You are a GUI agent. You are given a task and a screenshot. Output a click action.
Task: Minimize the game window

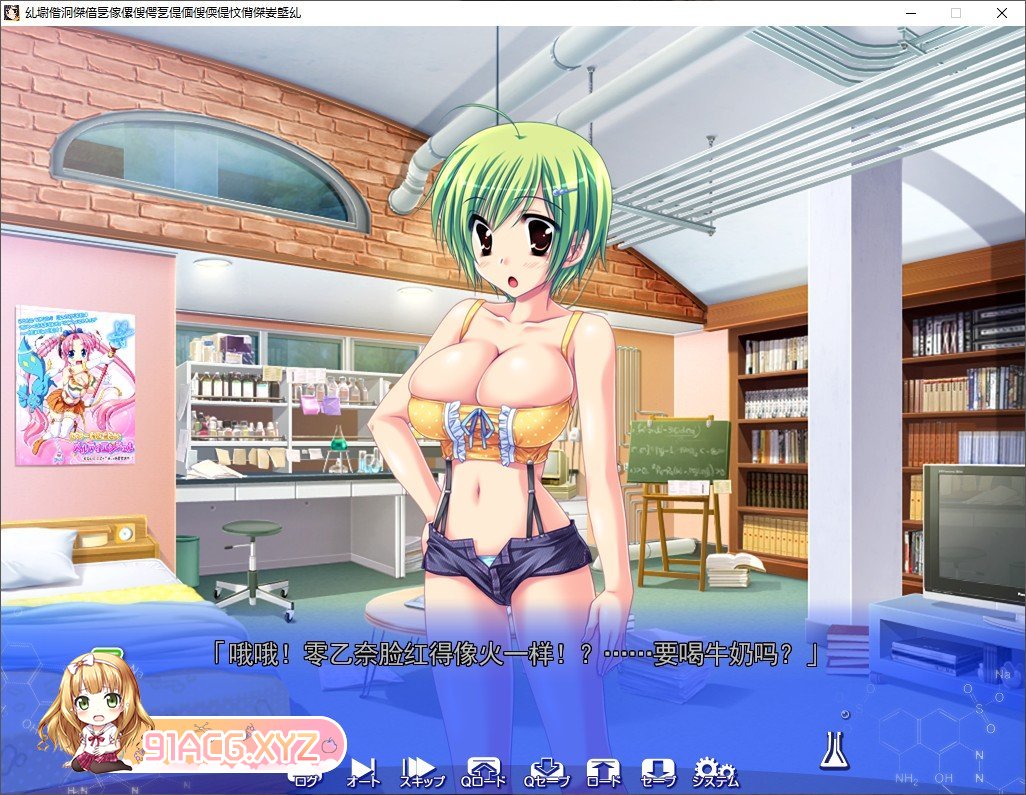(910, 13)
